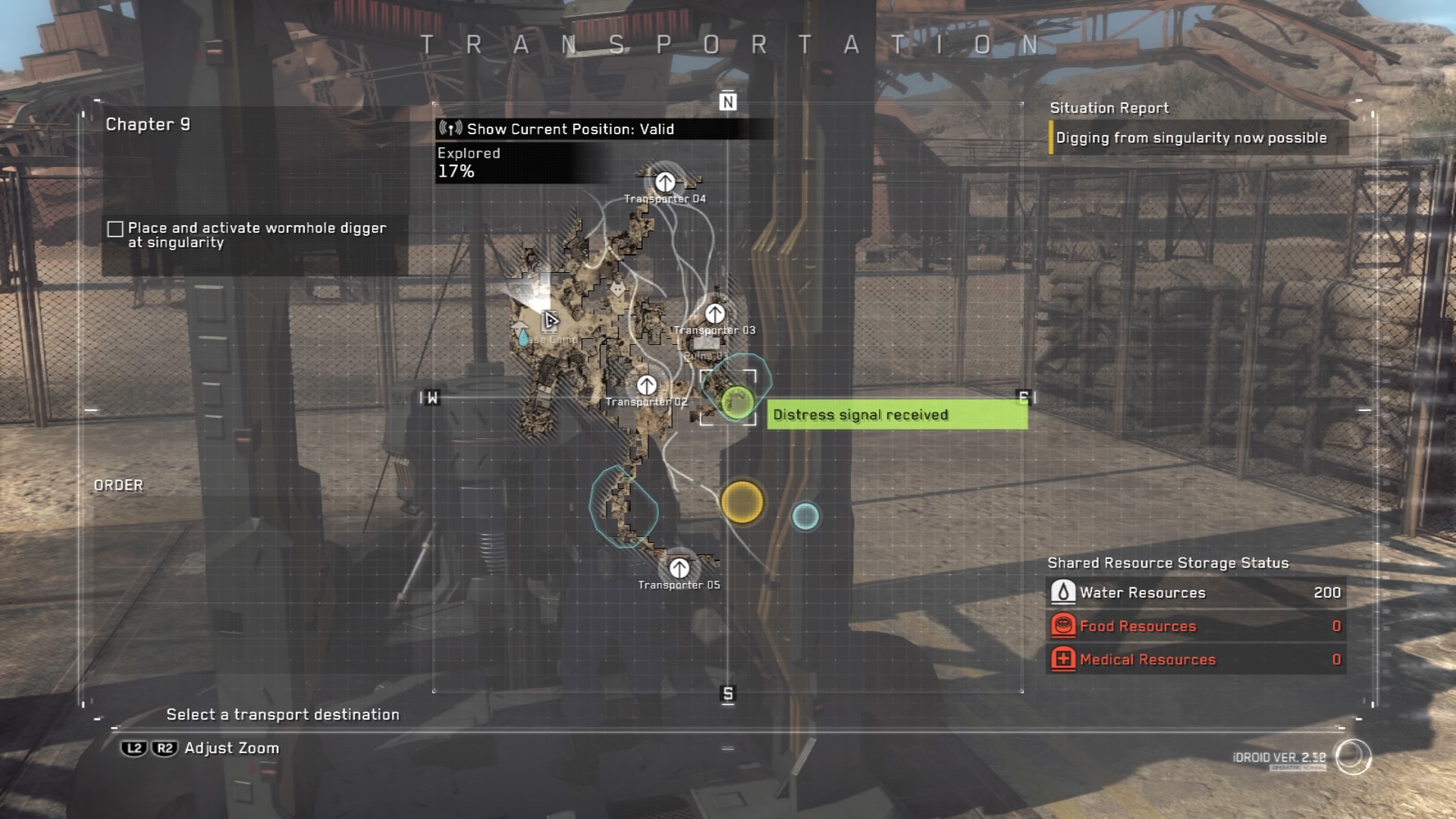Click the green distress signal marker
Viewport: 1456px width, 819px height.
[737, 401]
